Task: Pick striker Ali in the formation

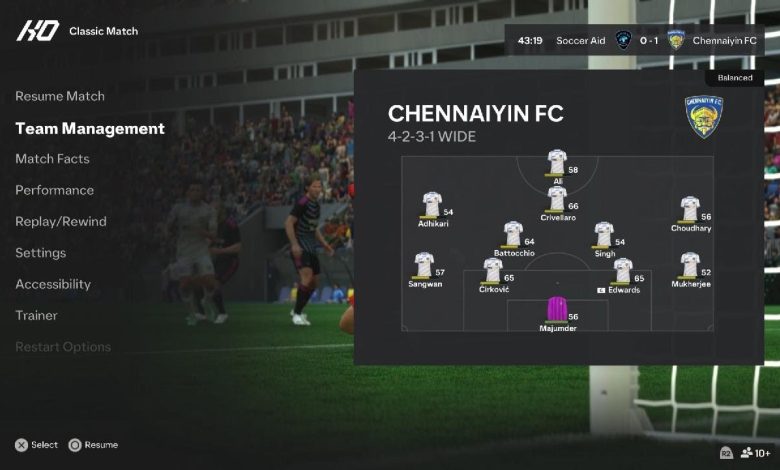Action: 557,162
